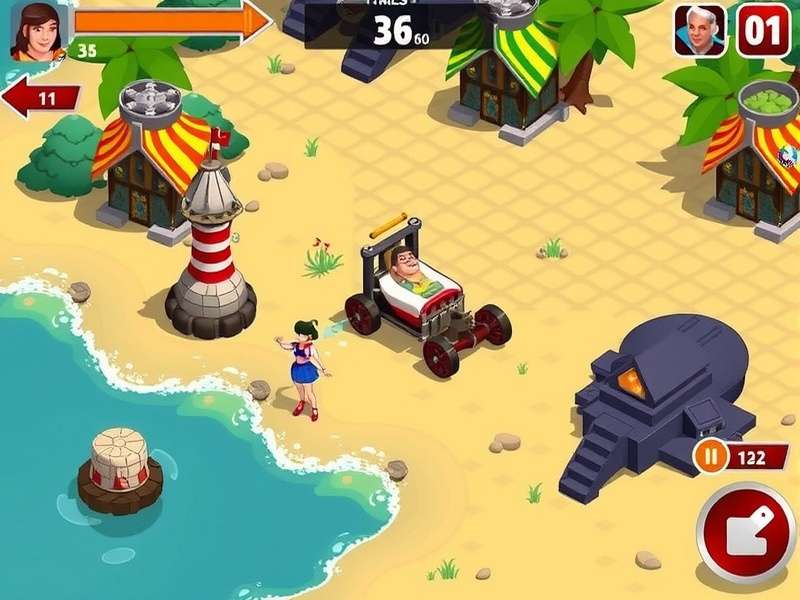Select the gray-haired opponent portrait
Screen dimensions: 800x600
click(699, 30)
